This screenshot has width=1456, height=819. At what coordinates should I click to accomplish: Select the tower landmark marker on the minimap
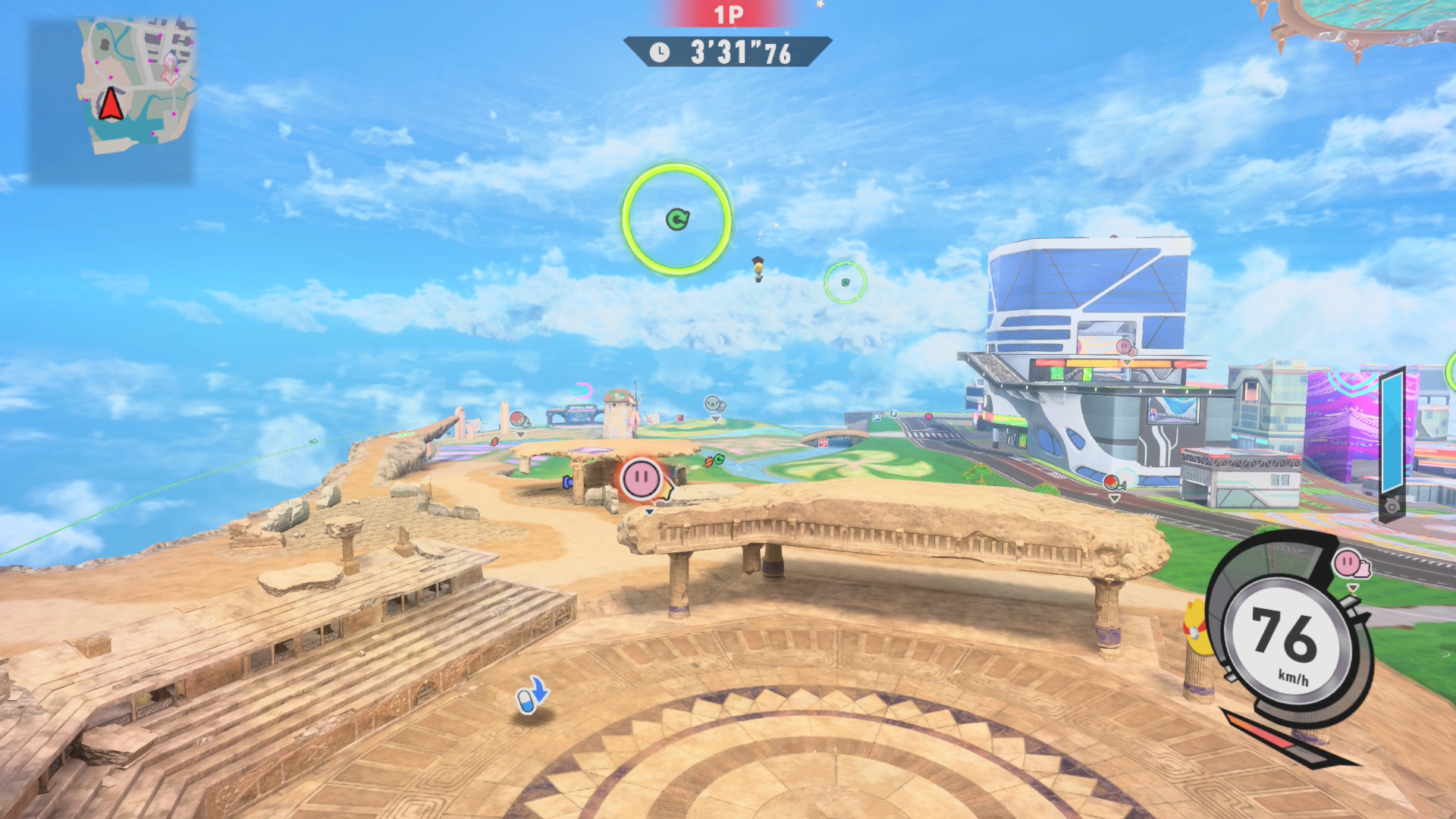click(171, 68)
